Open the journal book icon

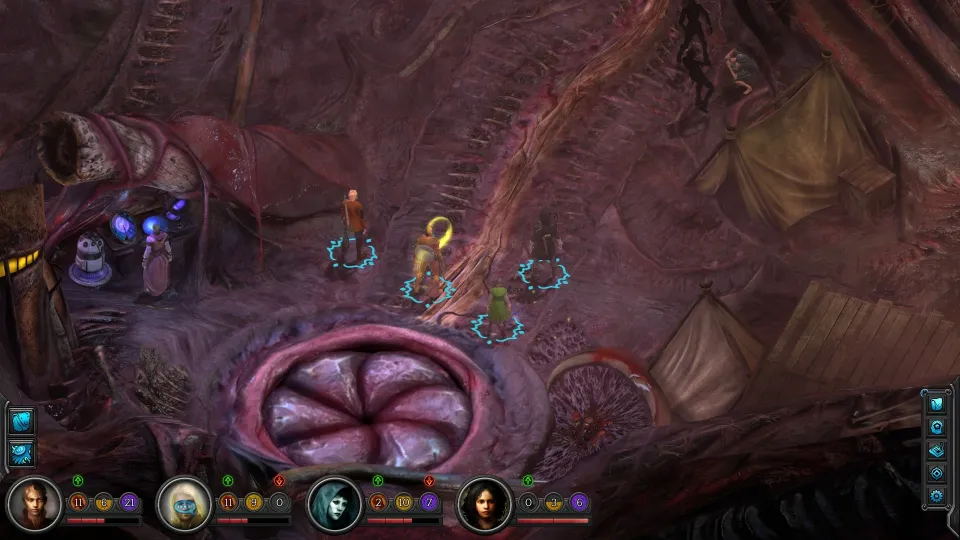[x=937, y=450]
